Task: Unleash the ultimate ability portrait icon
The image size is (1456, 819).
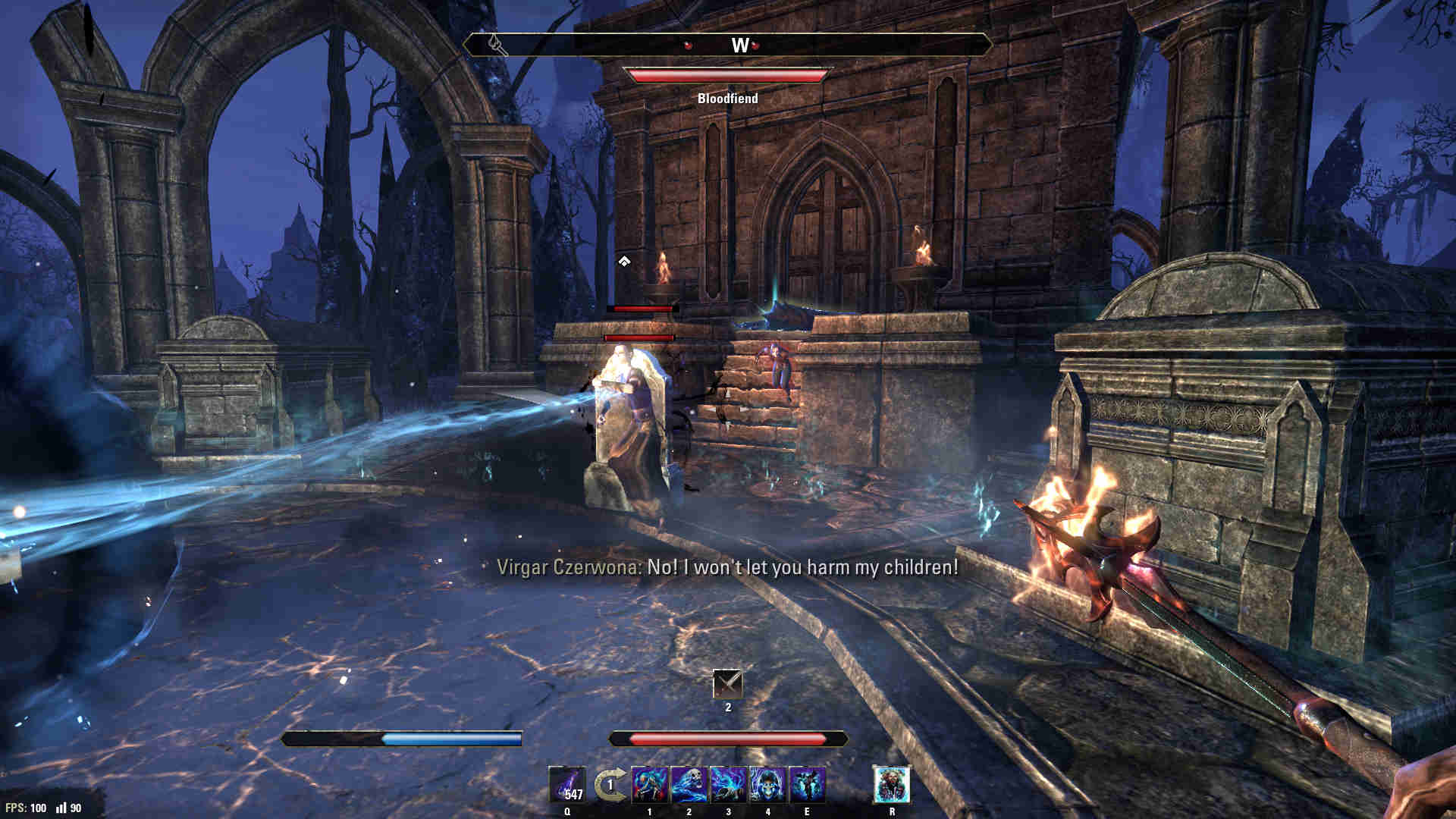Action: pos(892,785)
